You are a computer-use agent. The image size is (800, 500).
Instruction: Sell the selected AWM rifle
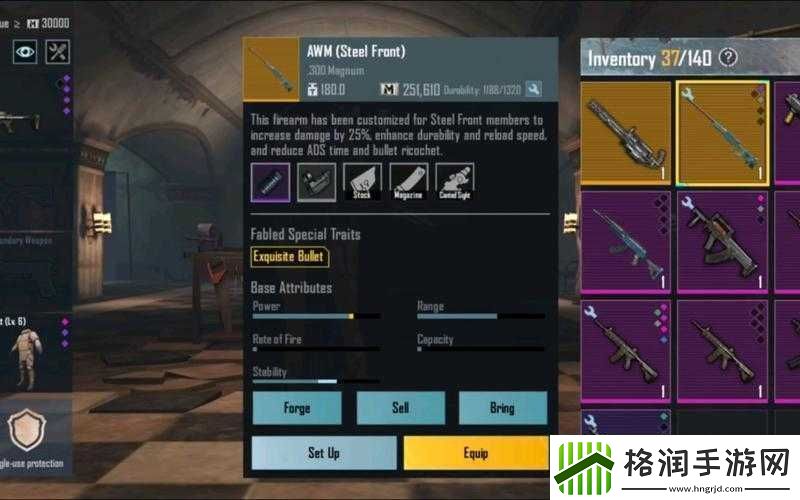tap(400, 408)
